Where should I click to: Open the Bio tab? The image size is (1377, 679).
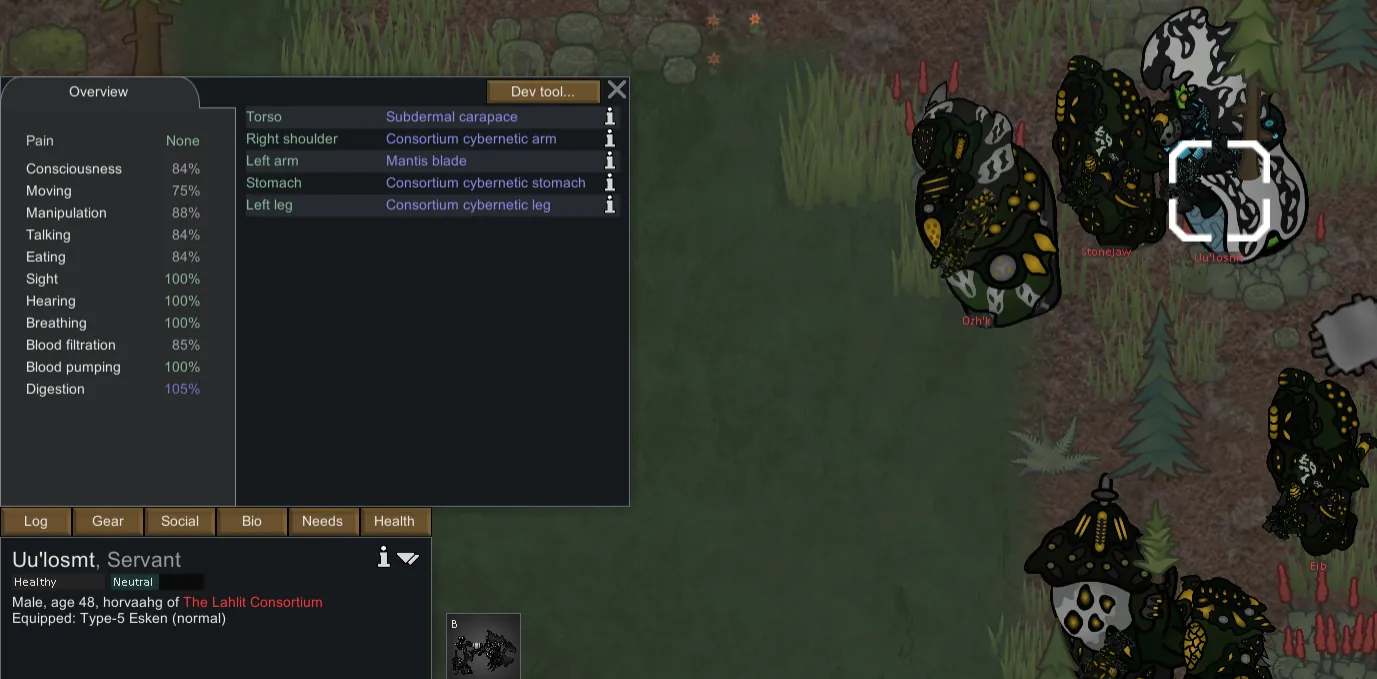click(252, 521)
